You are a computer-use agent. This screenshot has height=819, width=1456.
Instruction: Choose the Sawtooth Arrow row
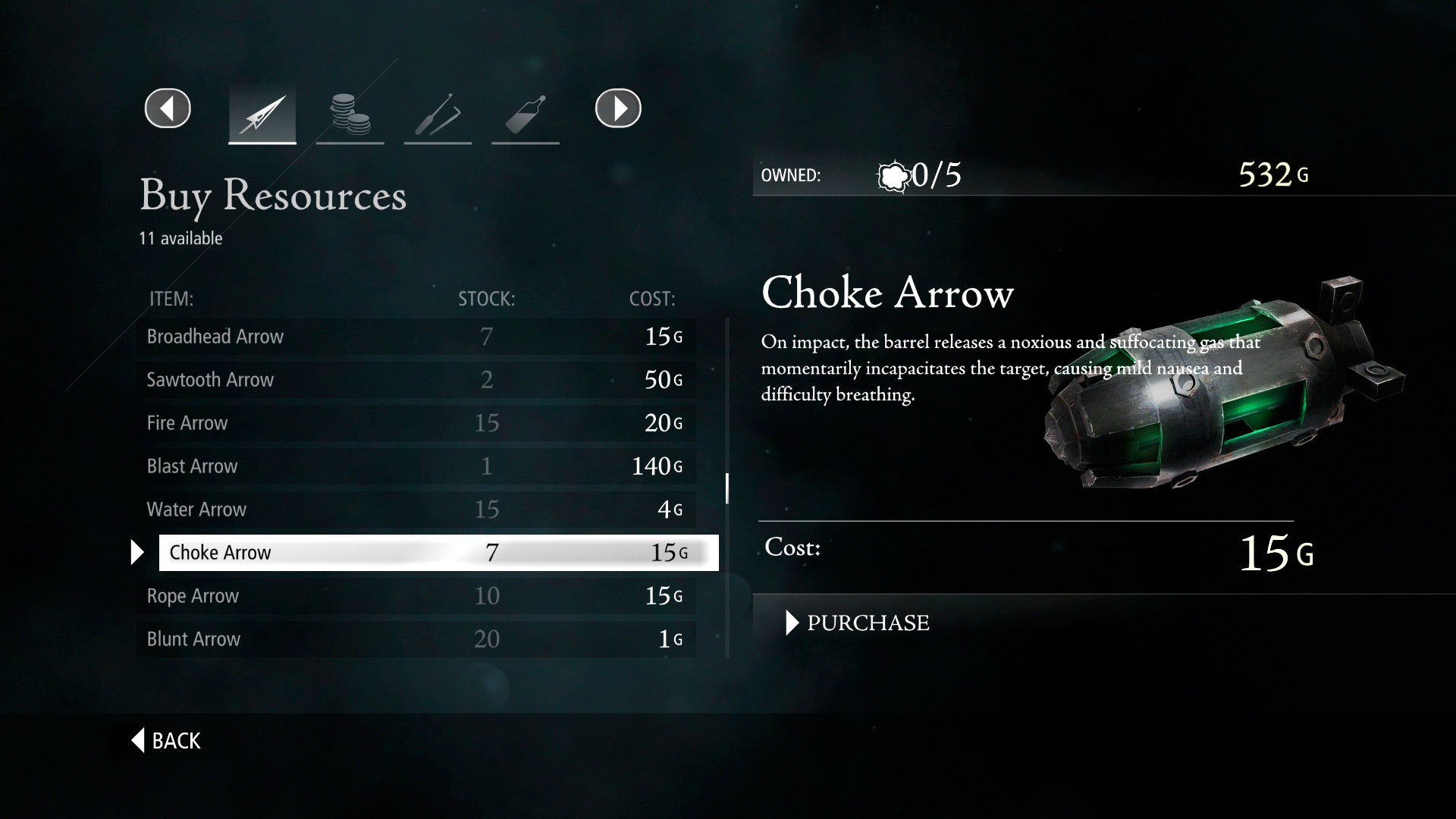coord(416,379)
